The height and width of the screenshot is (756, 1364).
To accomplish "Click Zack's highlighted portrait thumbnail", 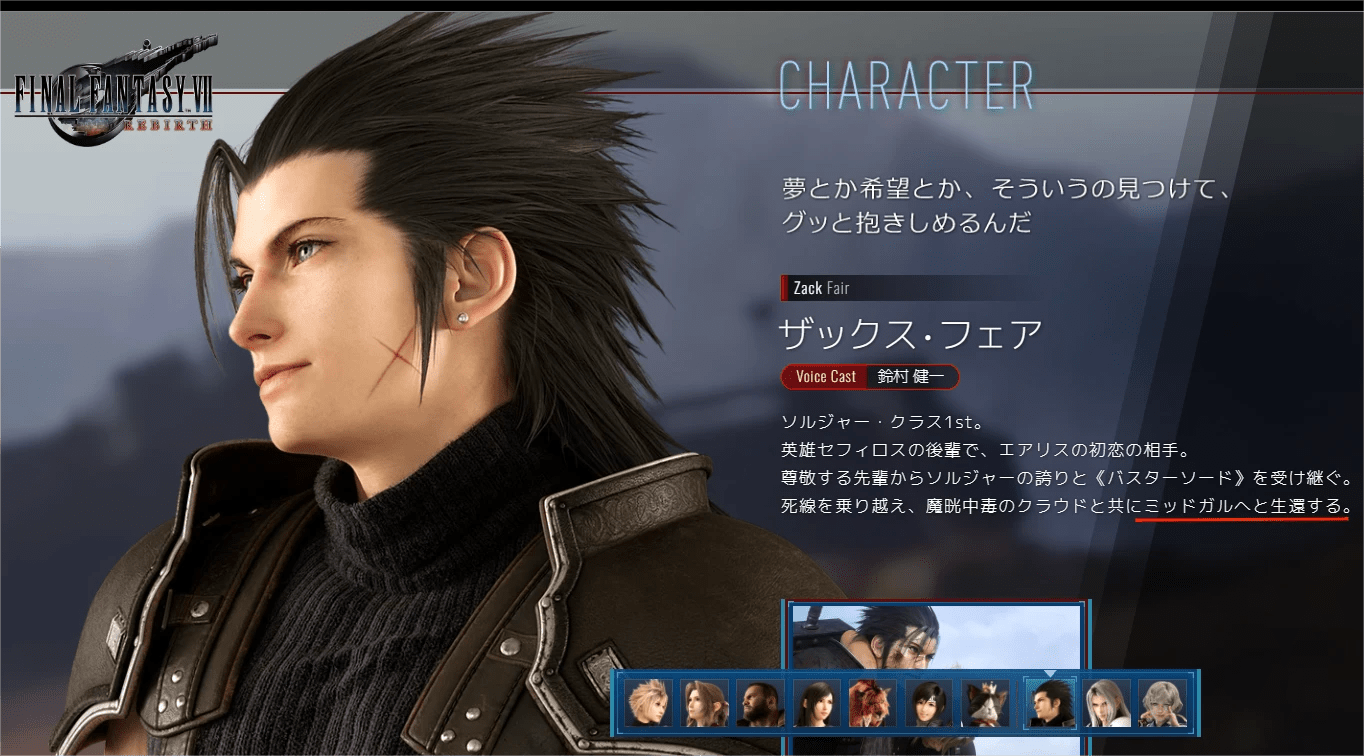I will tap(1050, 703).
